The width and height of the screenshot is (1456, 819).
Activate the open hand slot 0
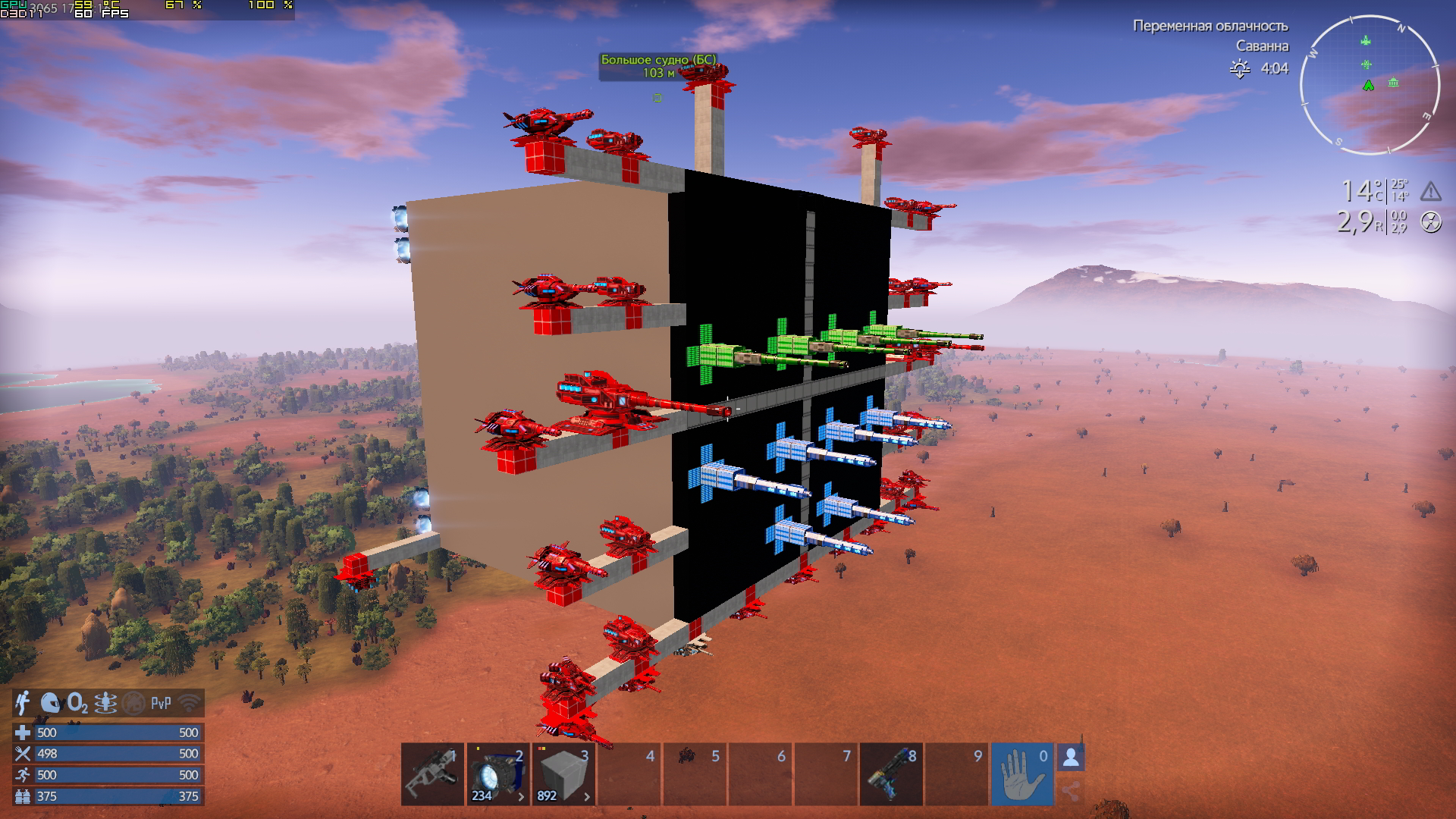[x=1021, y=774]
